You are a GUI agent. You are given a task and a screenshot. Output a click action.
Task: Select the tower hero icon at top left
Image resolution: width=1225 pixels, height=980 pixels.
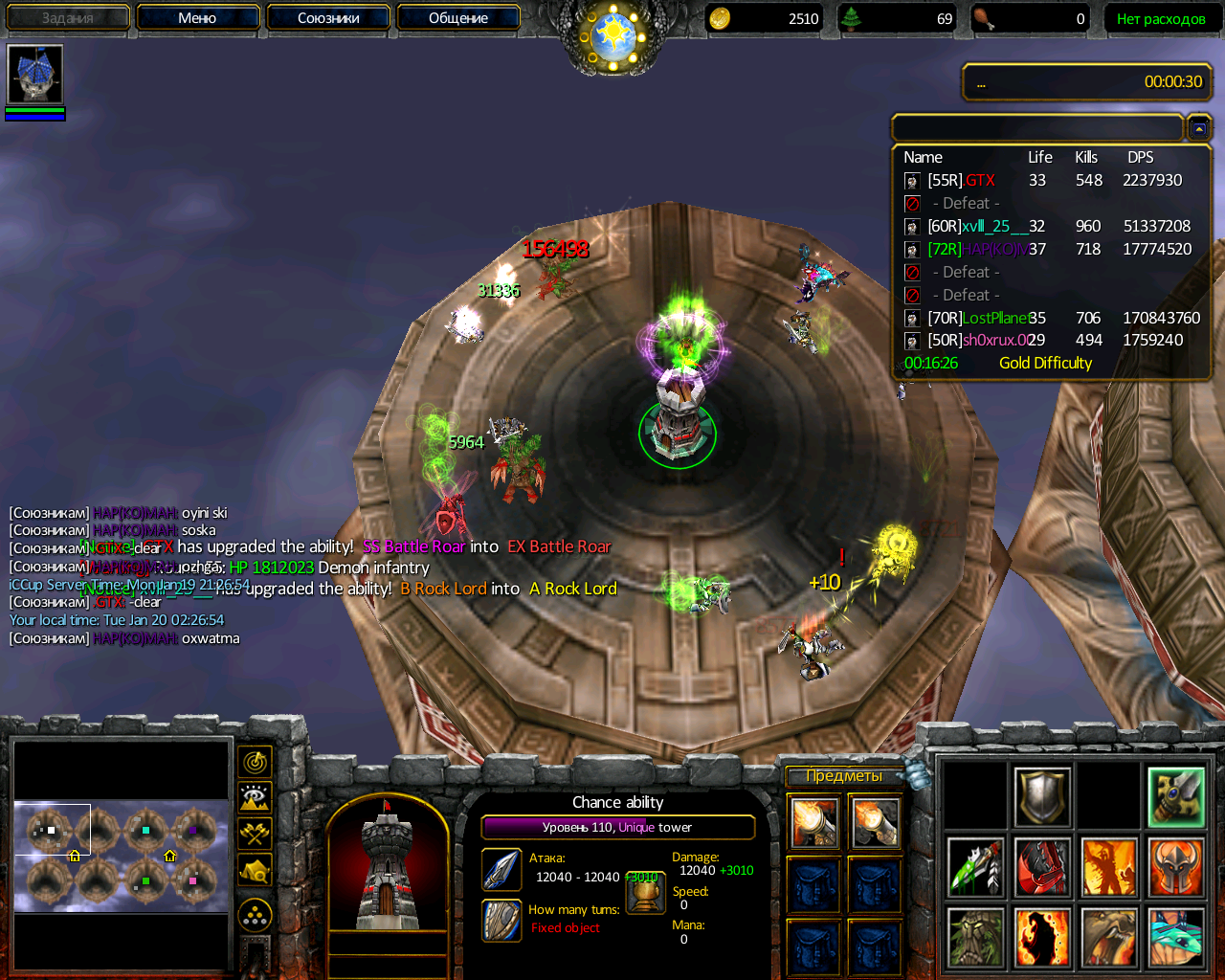click(x=35, y=74)
